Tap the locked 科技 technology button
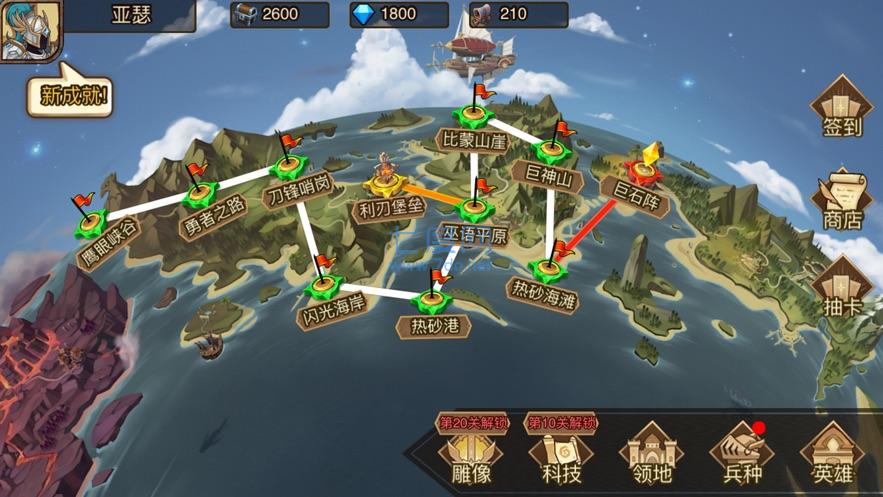The height and width of the screenshot is (497, 883). 561,455
